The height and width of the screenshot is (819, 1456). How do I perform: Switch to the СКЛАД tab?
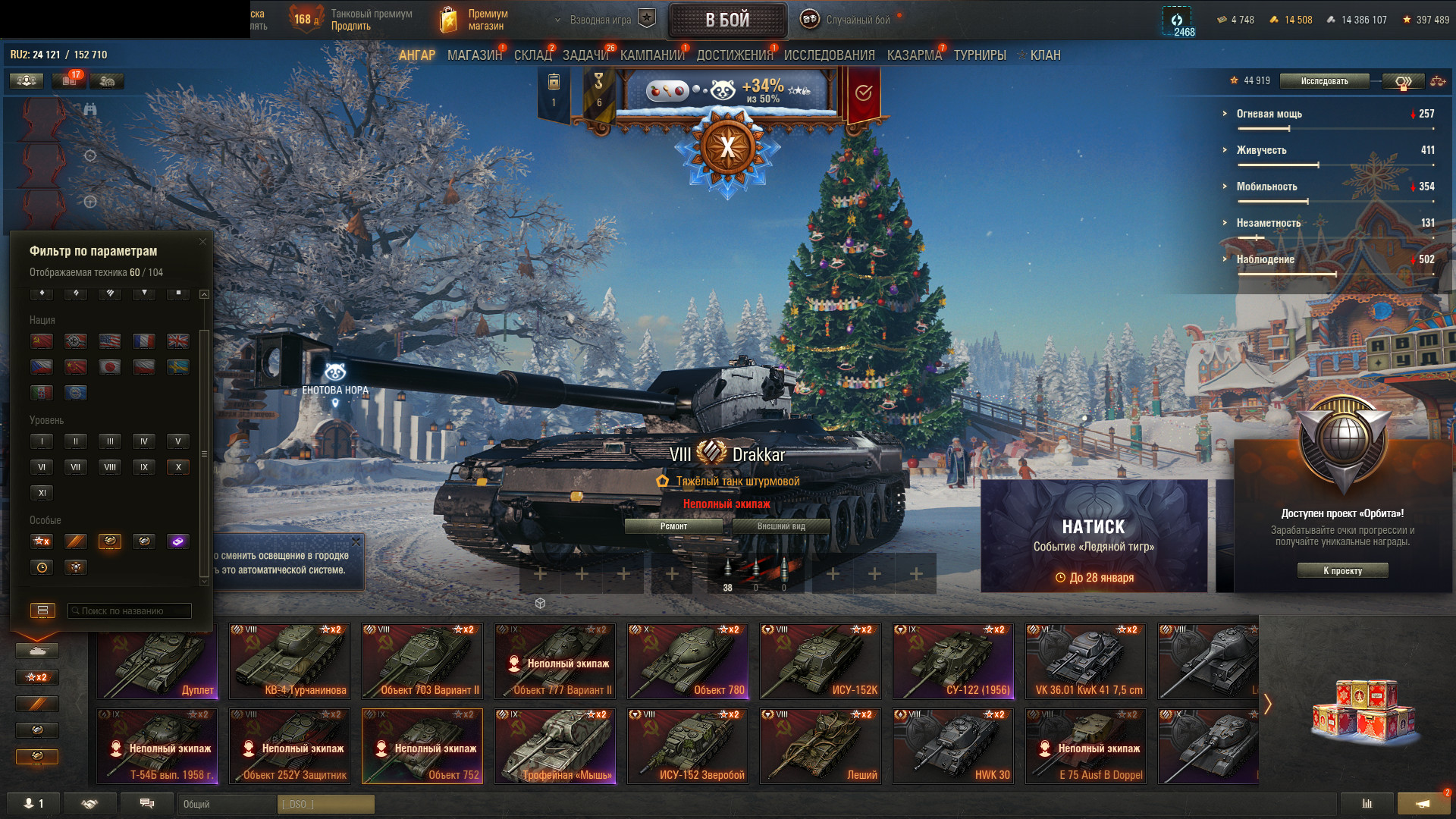532,55
